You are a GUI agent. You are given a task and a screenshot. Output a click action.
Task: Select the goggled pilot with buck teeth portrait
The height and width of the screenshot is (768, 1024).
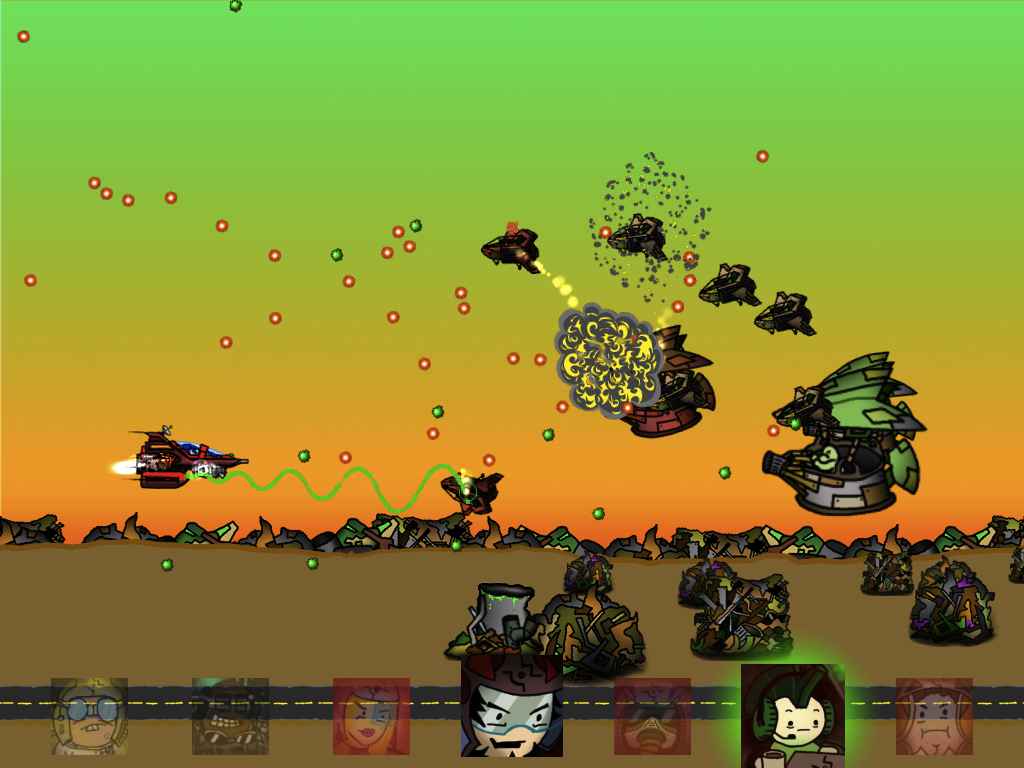pos(90,716)
